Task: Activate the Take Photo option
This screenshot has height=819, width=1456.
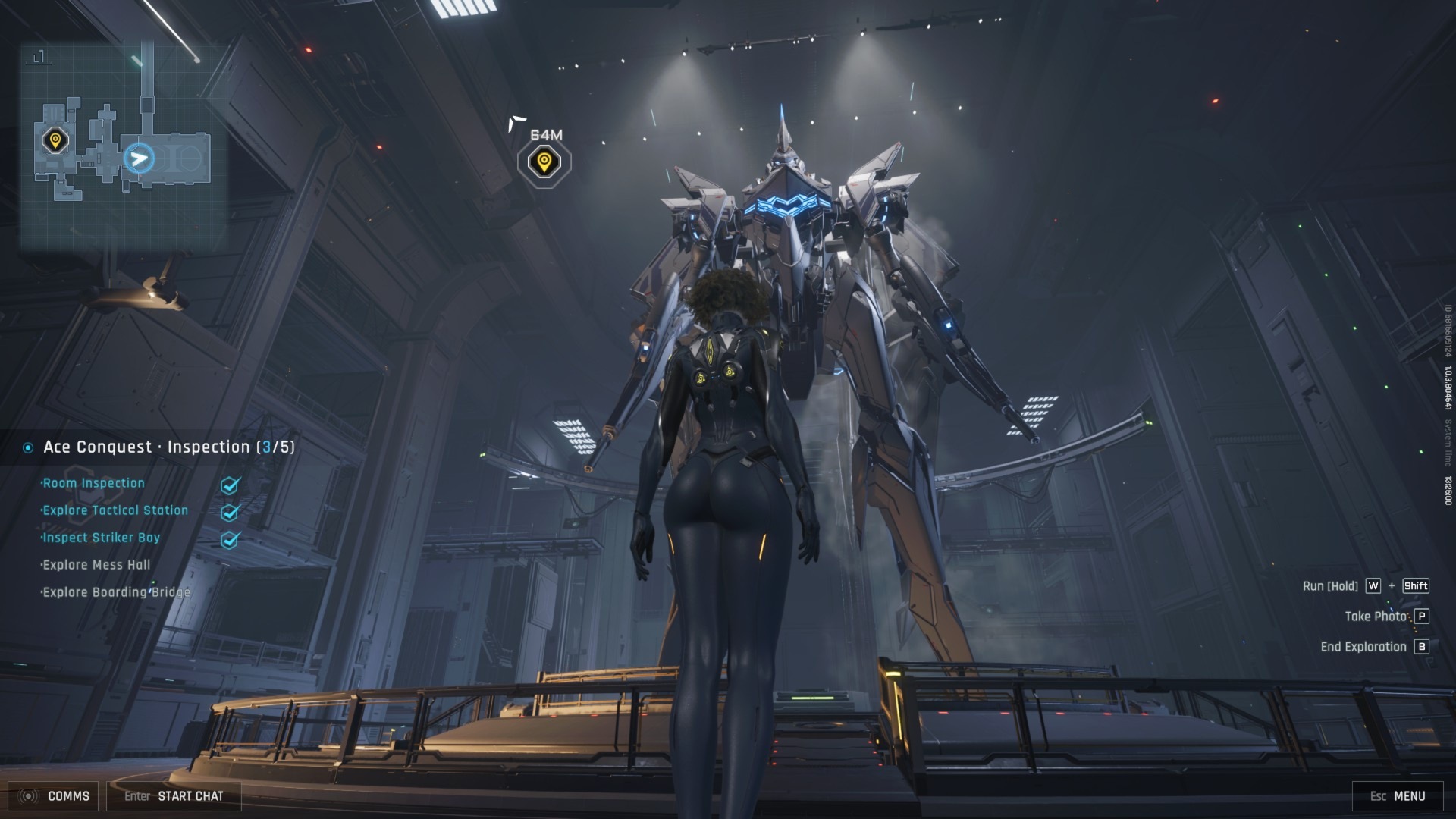Action: click(x=1385, y=617)
